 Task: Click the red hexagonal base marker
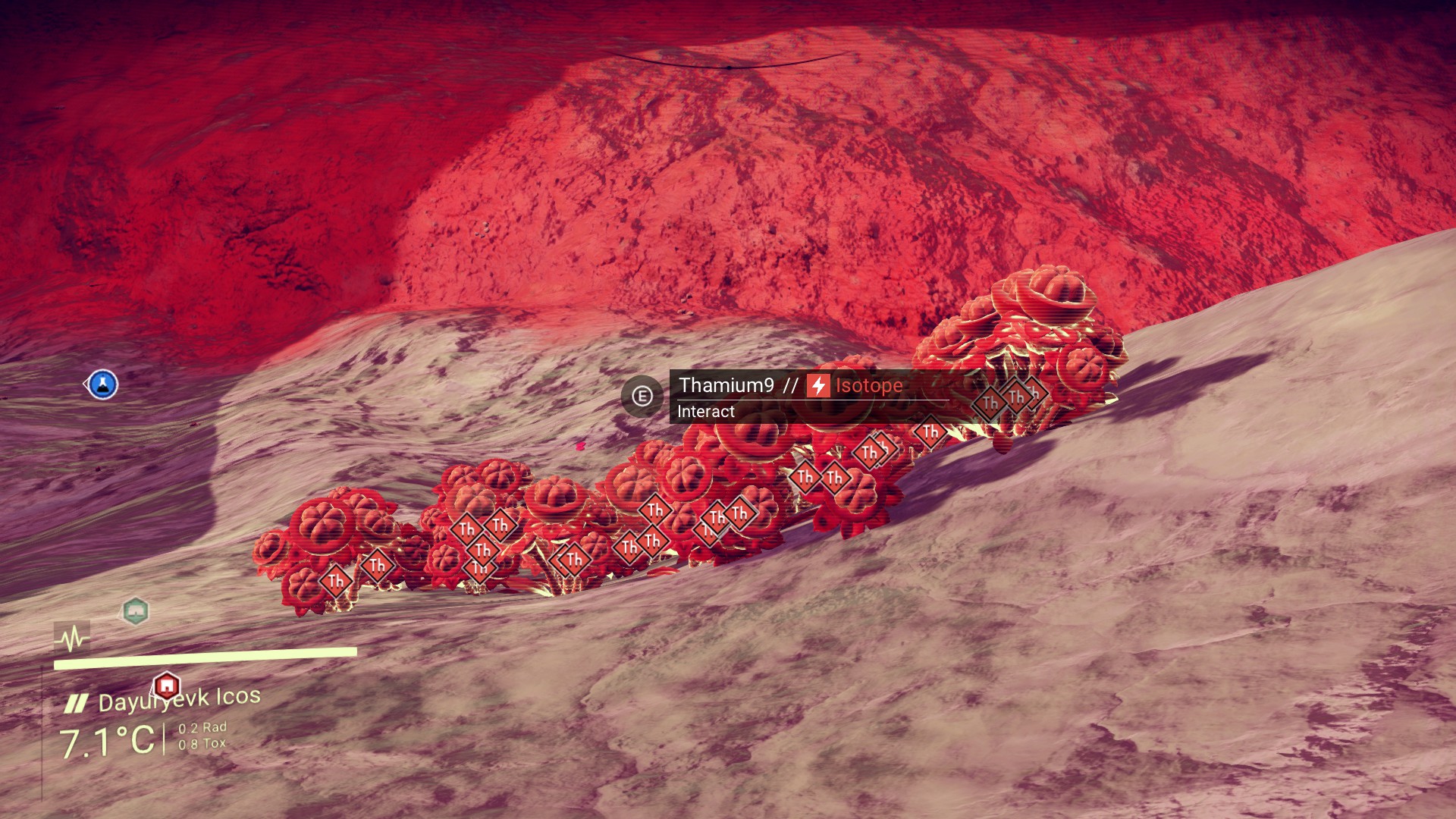point(166,686)
